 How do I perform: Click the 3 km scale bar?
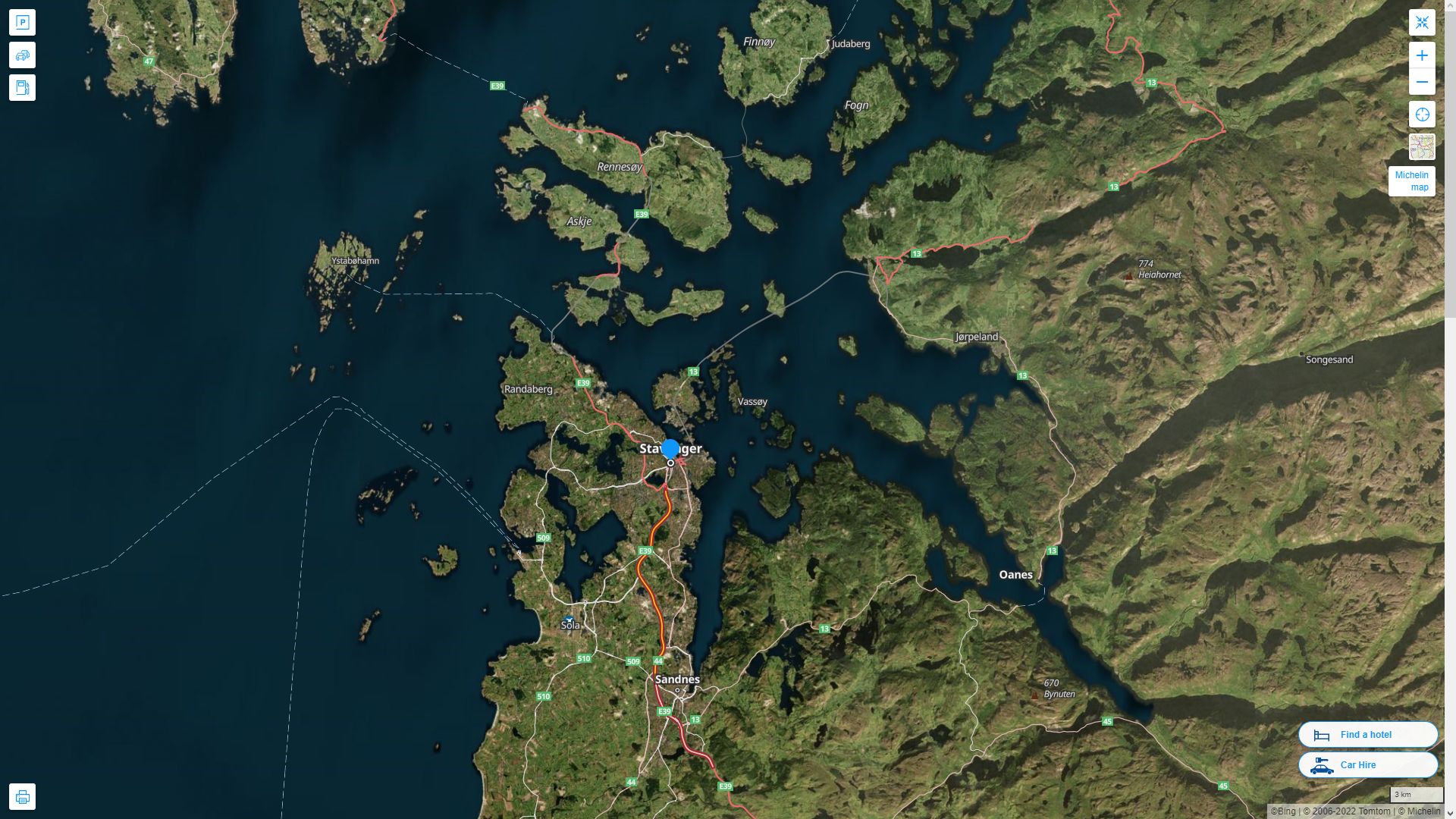coord(1417,794)
